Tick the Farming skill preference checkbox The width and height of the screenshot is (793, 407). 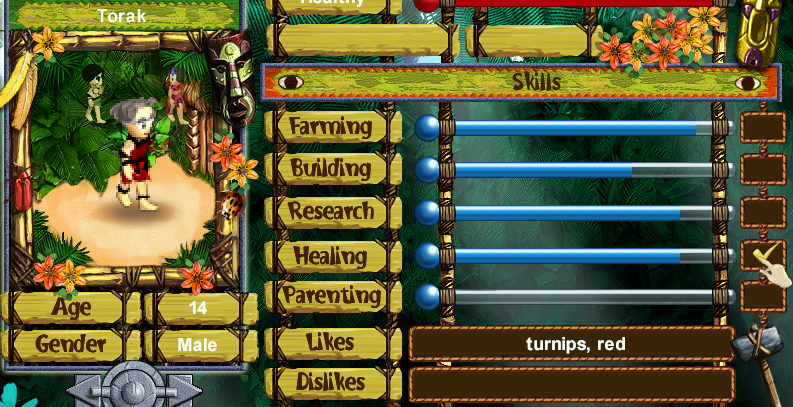pos(763,127)
